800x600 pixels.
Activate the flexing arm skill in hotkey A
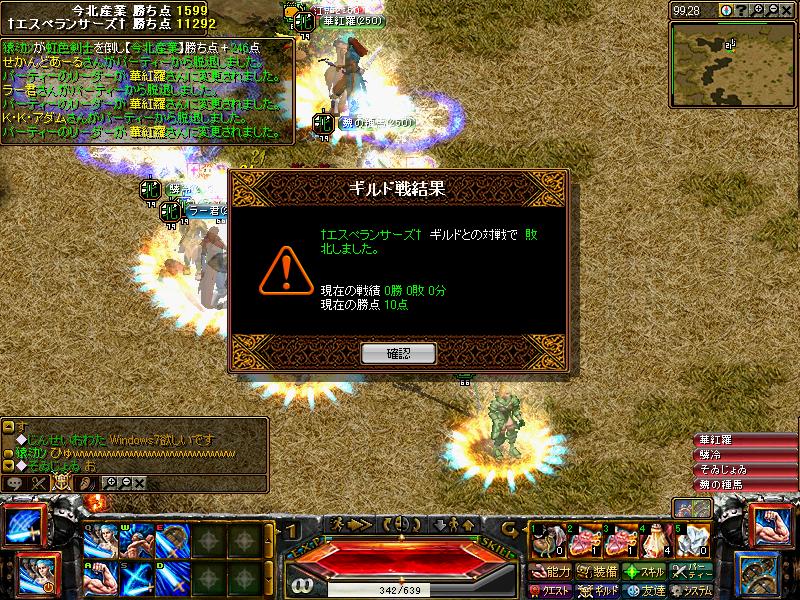coord(99,578)
